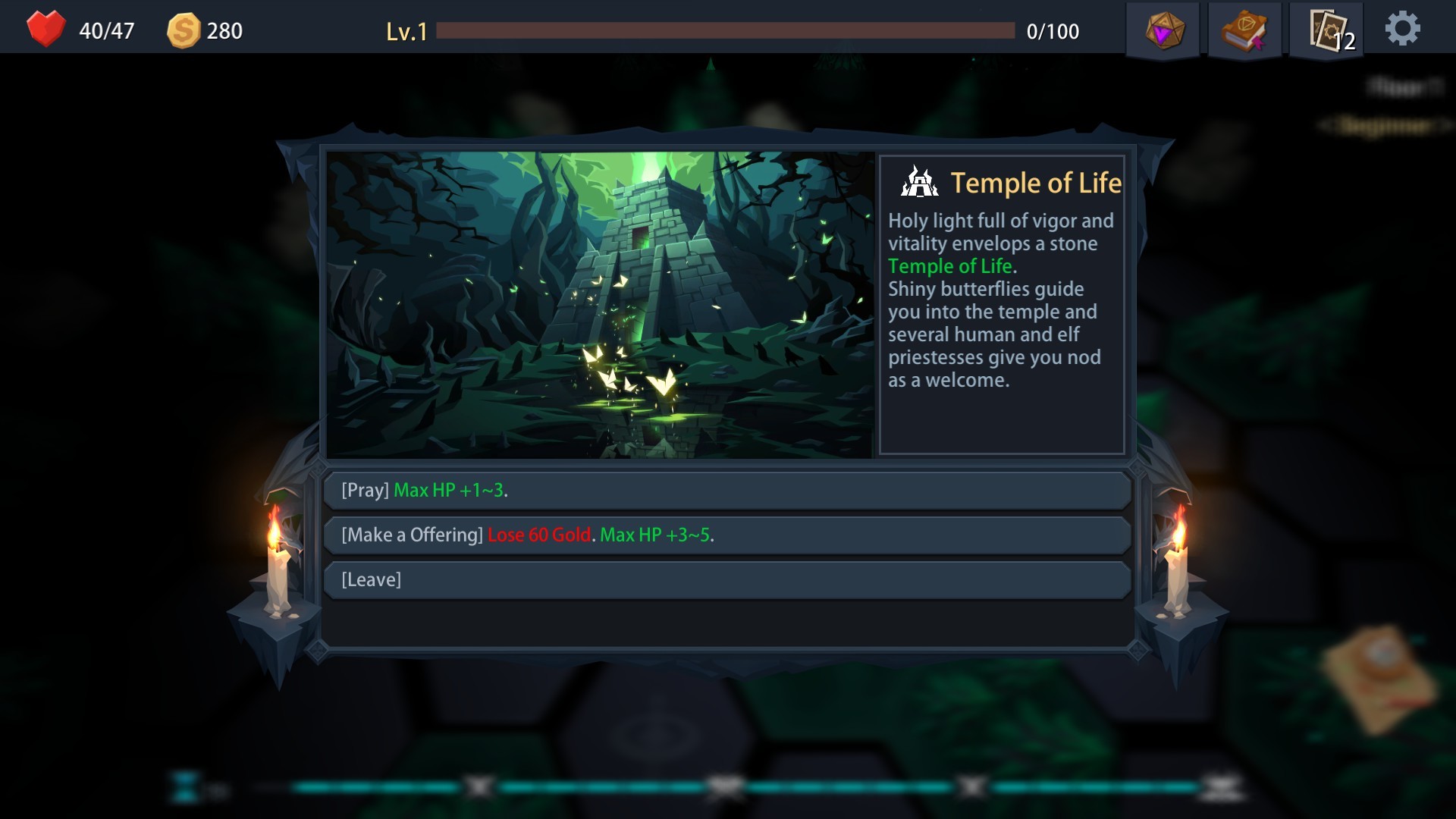The height and width of the screenshot is (819, 1456).
Task: Select Make a Offering costing 60 Gold
Action: (728, 535)
